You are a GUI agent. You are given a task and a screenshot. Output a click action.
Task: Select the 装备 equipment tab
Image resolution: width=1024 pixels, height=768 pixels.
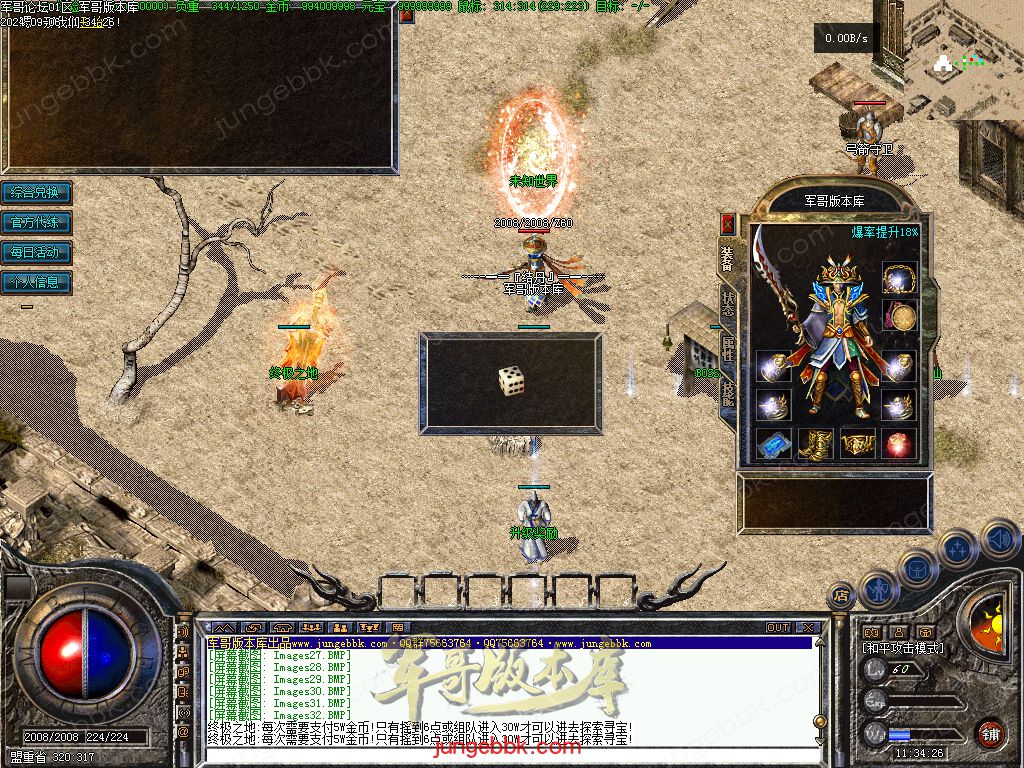[x=728, y=258]
